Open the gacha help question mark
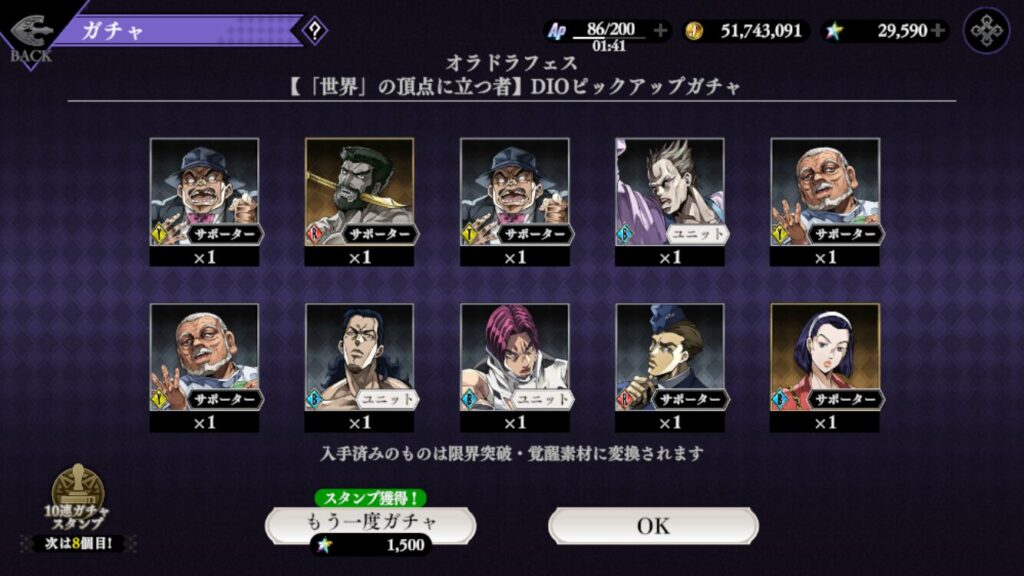Viewport: 1024px width, 576px height. coord(314,31)
